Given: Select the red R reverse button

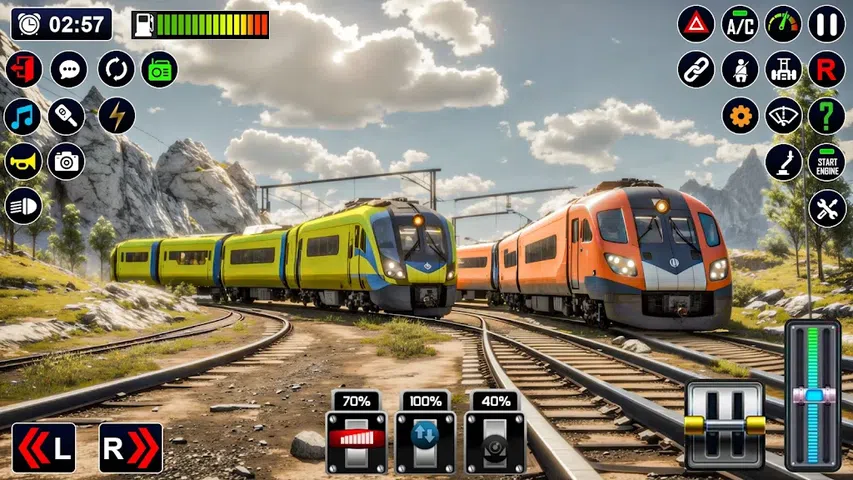Looking at the screenshot, I should click(x=827, y=70).
